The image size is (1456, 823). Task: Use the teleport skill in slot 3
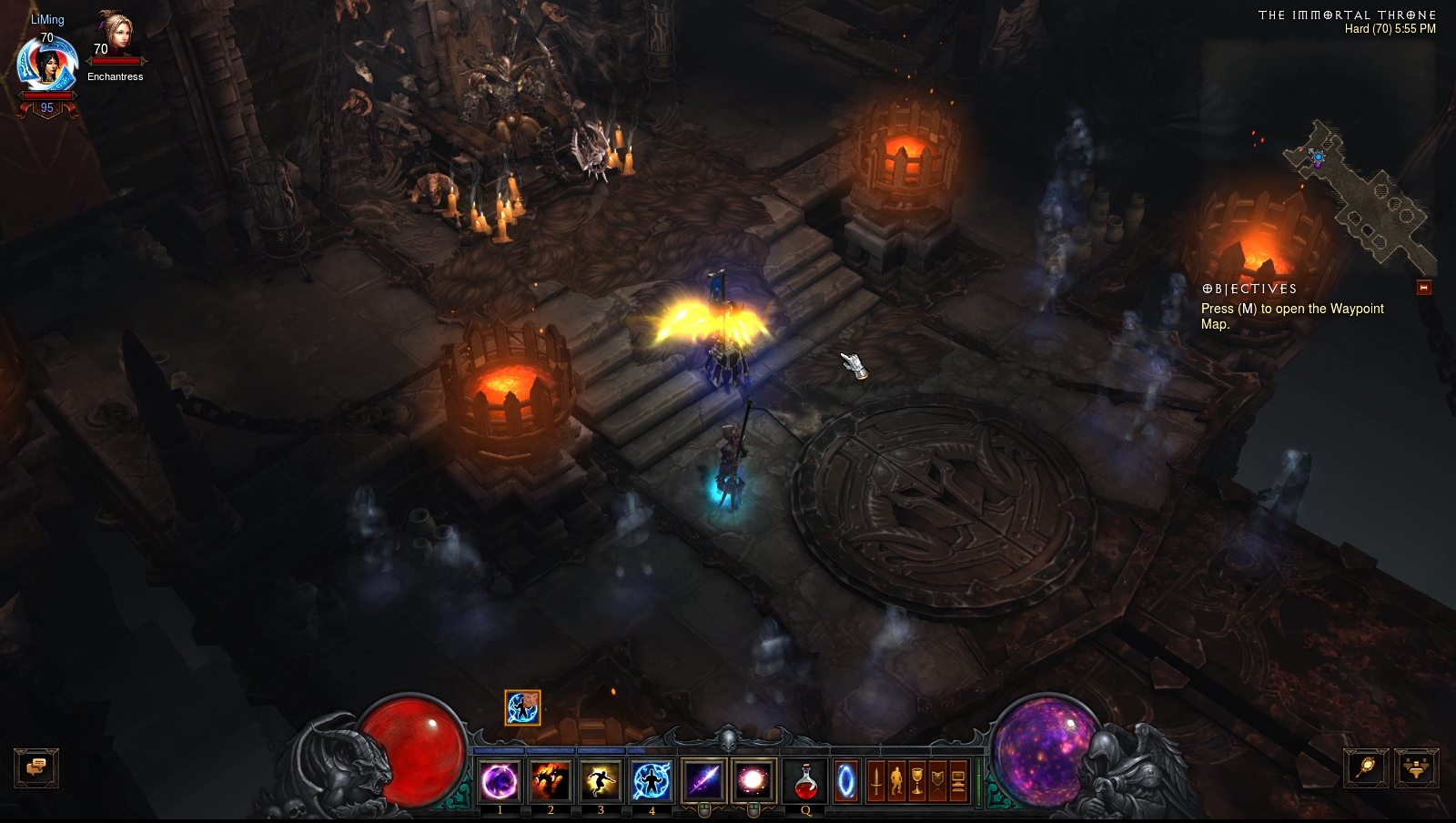[601, 781]
